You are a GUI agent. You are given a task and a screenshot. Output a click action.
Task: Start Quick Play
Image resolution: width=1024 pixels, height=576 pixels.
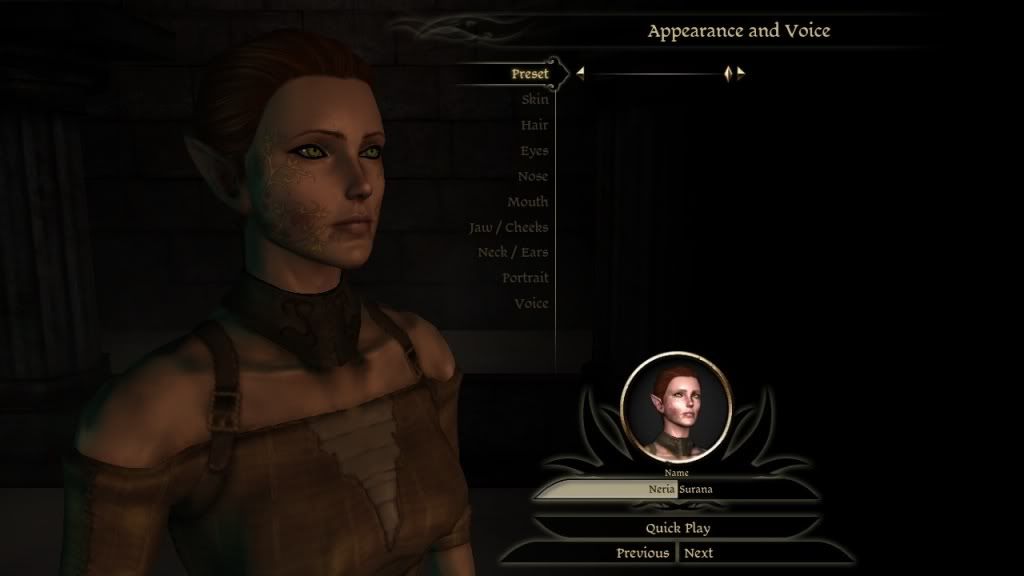677,527
